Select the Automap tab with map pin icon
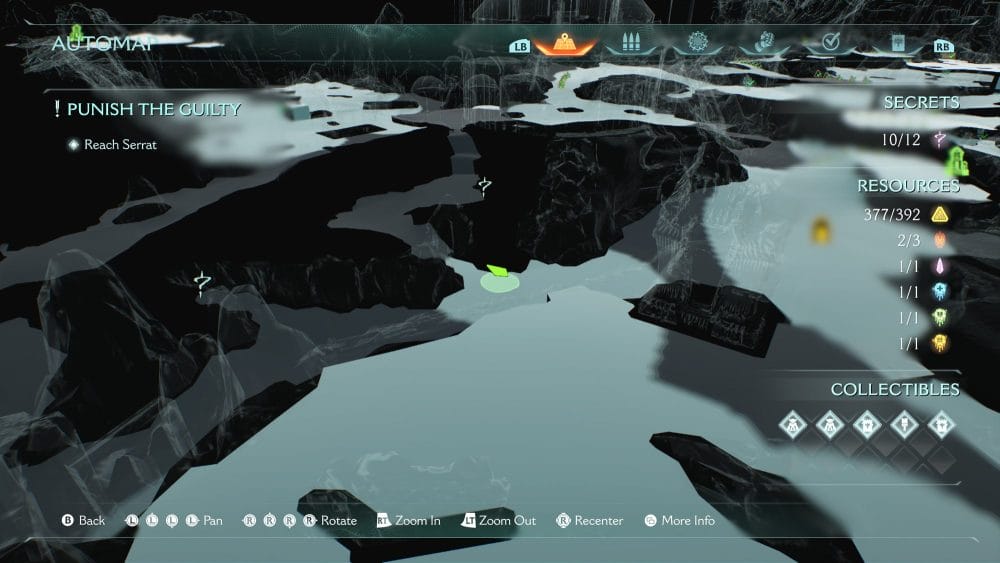1000x563 pixels. (565, 44)
